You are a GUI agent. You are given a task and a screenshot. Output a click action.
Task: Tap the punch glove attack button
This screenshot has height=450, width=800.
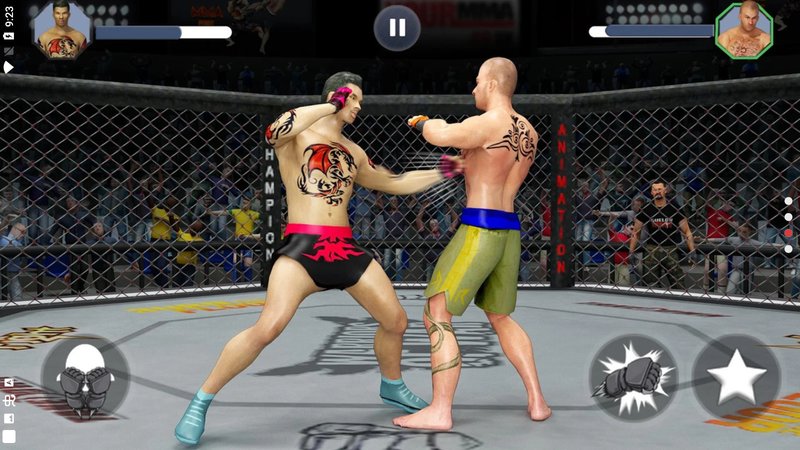pos(633,377)
